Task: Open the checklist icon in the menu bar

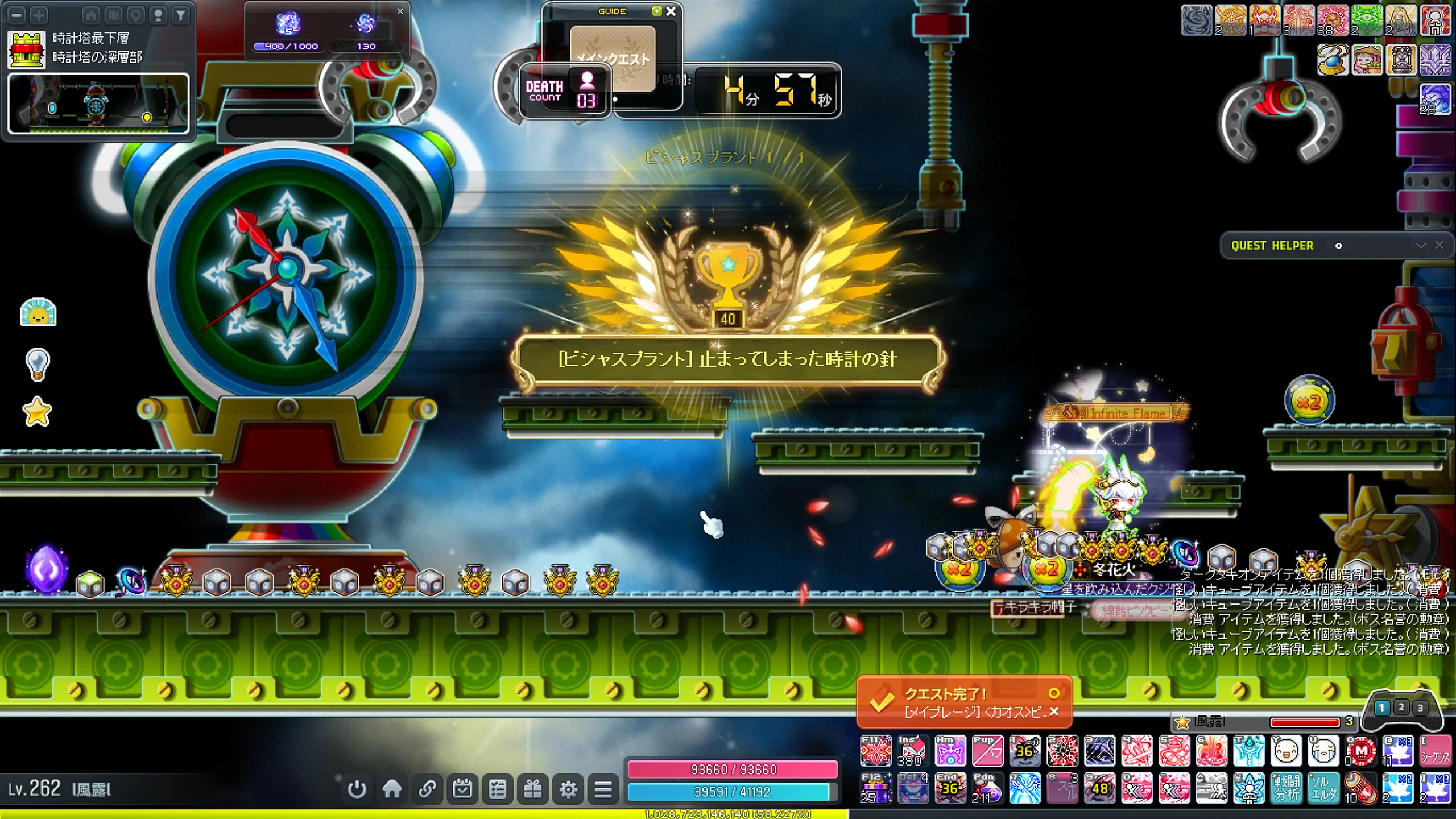Action: [498, 789]
